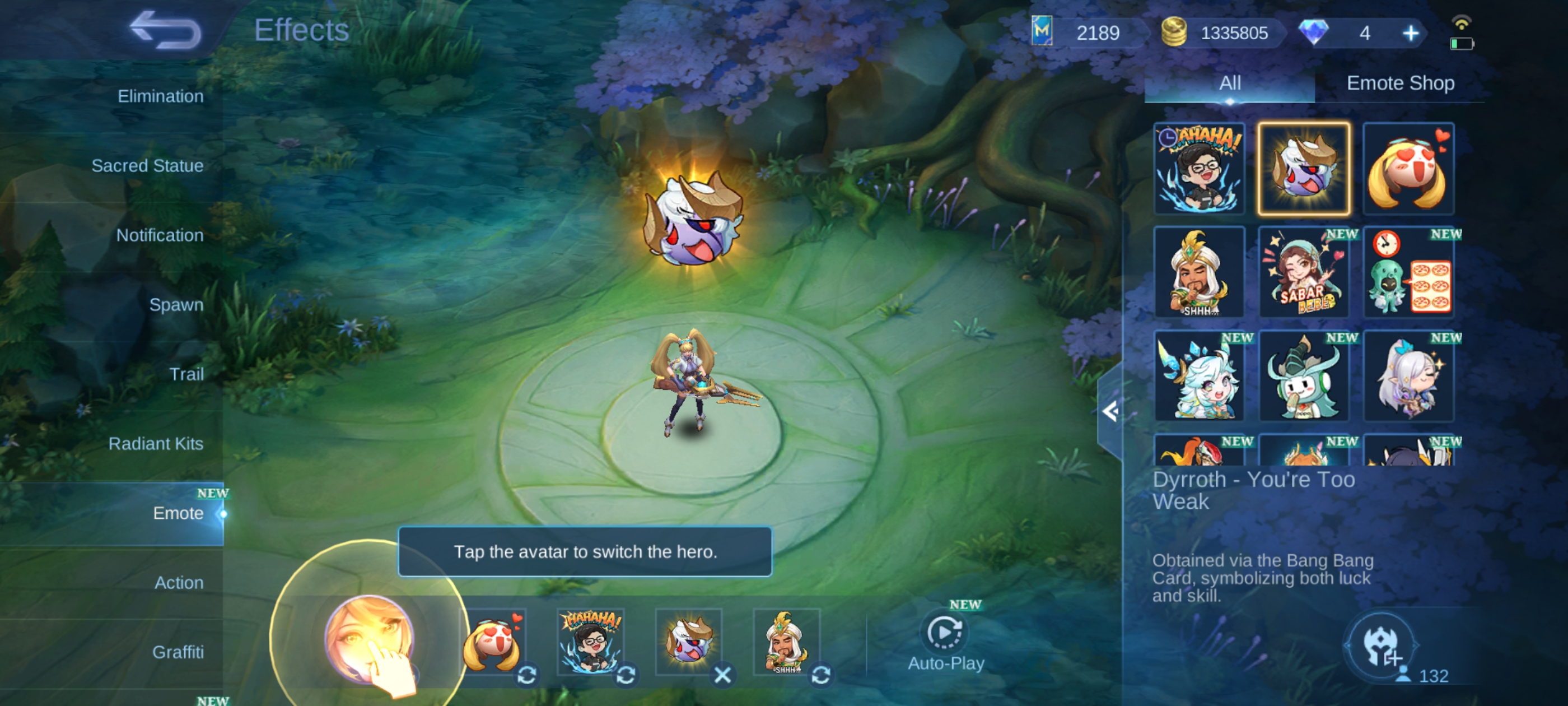Pick the SABAR BEBE girl emote
The width and height of the screenshot is (1568, 706).
click(1303, 272)
